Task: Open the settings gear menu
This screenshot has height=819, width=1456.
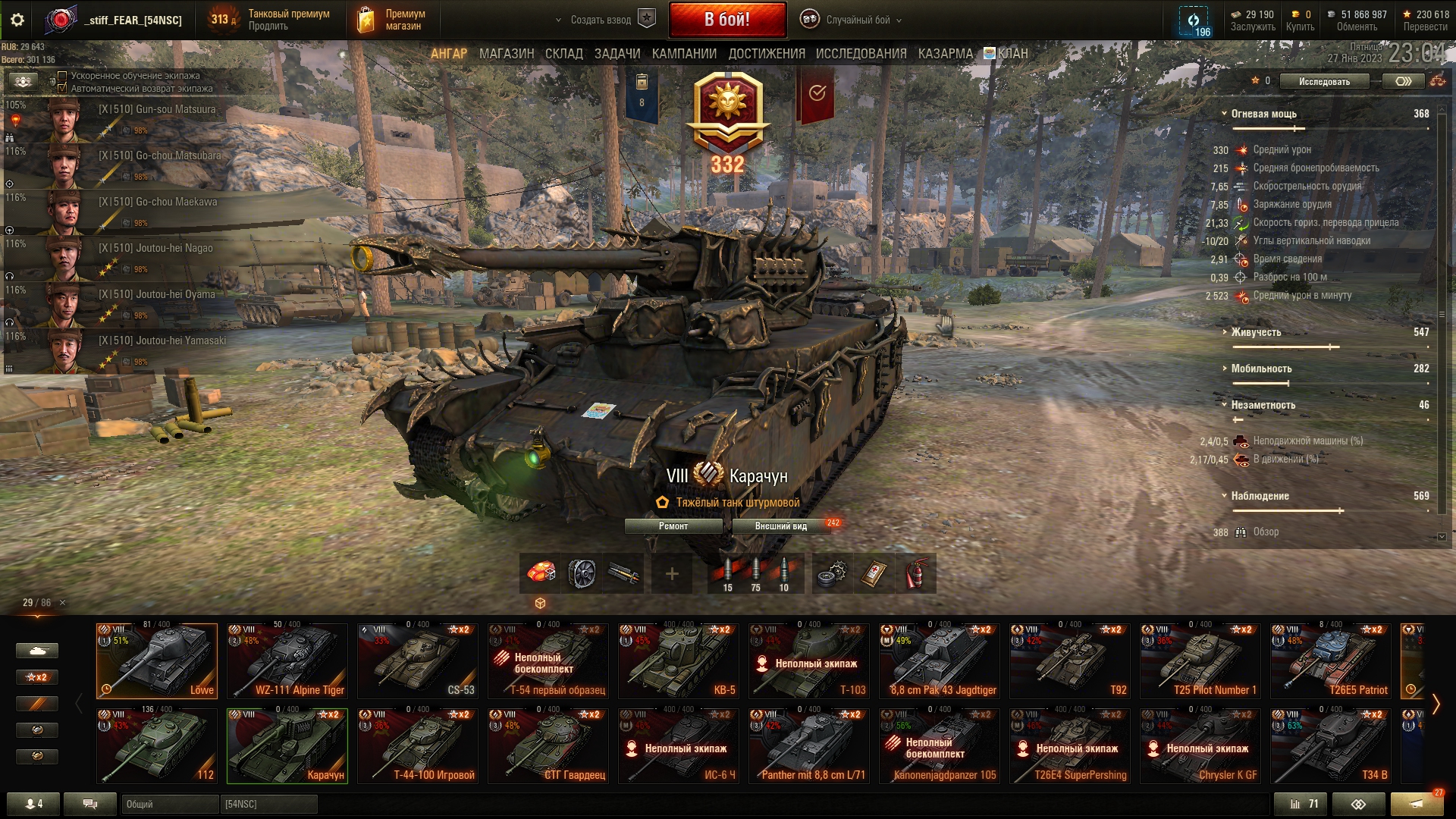Action: [17, 20]
